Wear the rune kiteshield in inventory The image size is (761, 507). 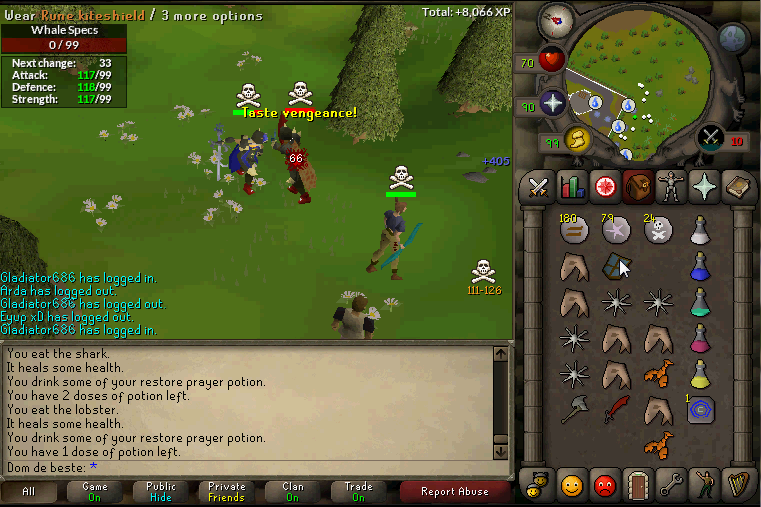(x=615, y=267)
